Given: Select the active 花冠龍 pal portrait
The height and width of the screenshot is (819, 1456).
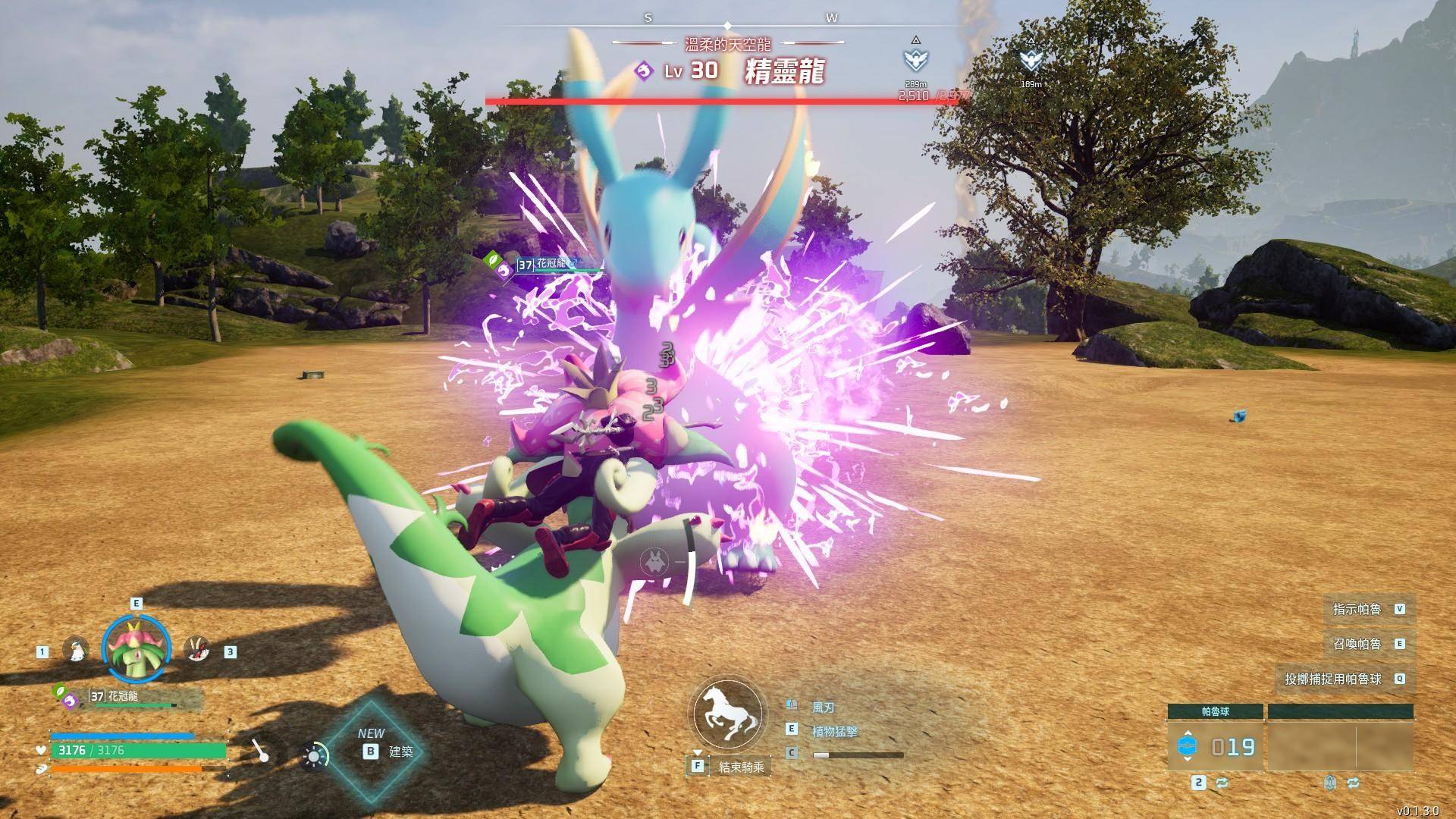Looking at the screenshot, I should (136, 649).
